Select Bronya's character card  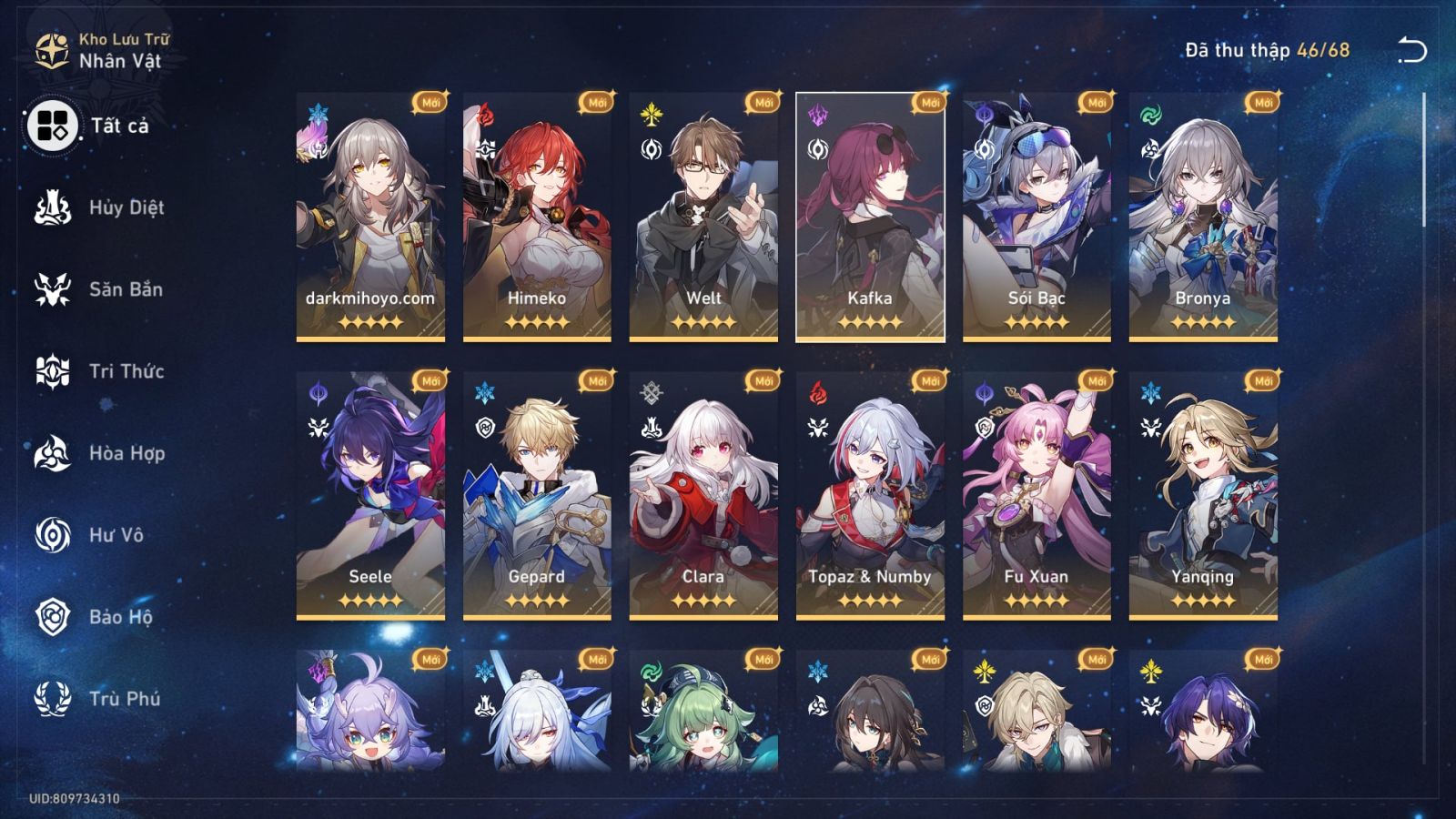tap(1203, 217)
